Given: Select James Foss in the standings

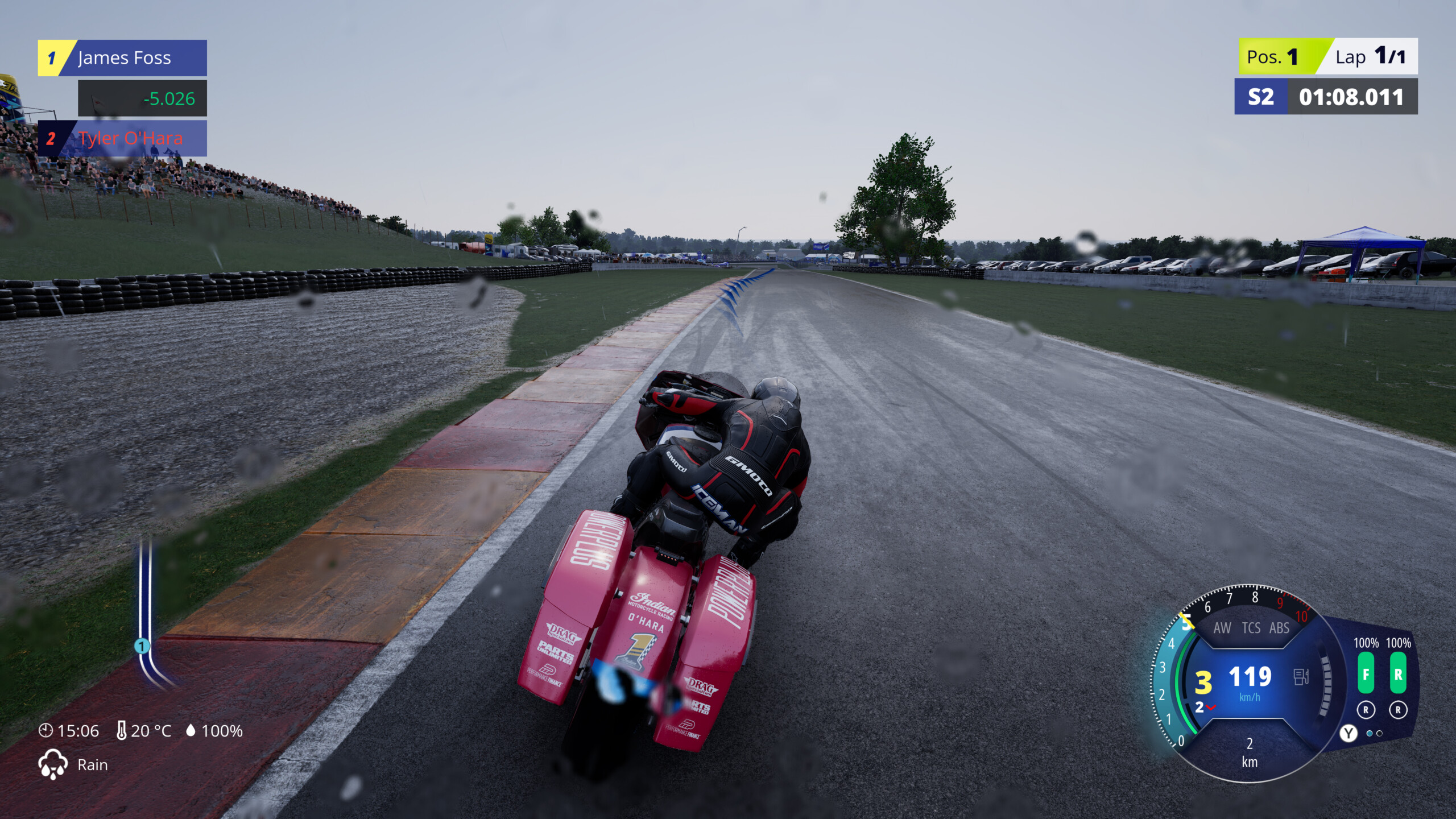Looking at the screenshot, I should 123,58.
